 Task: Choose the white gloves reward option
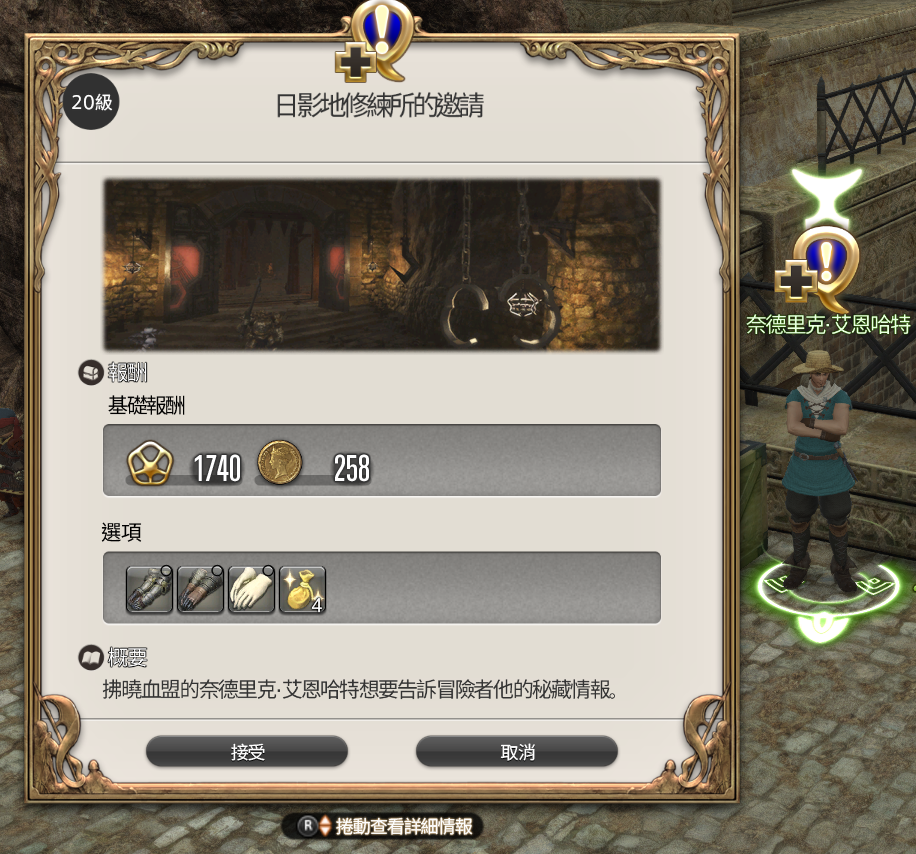(x=251, y=589)
